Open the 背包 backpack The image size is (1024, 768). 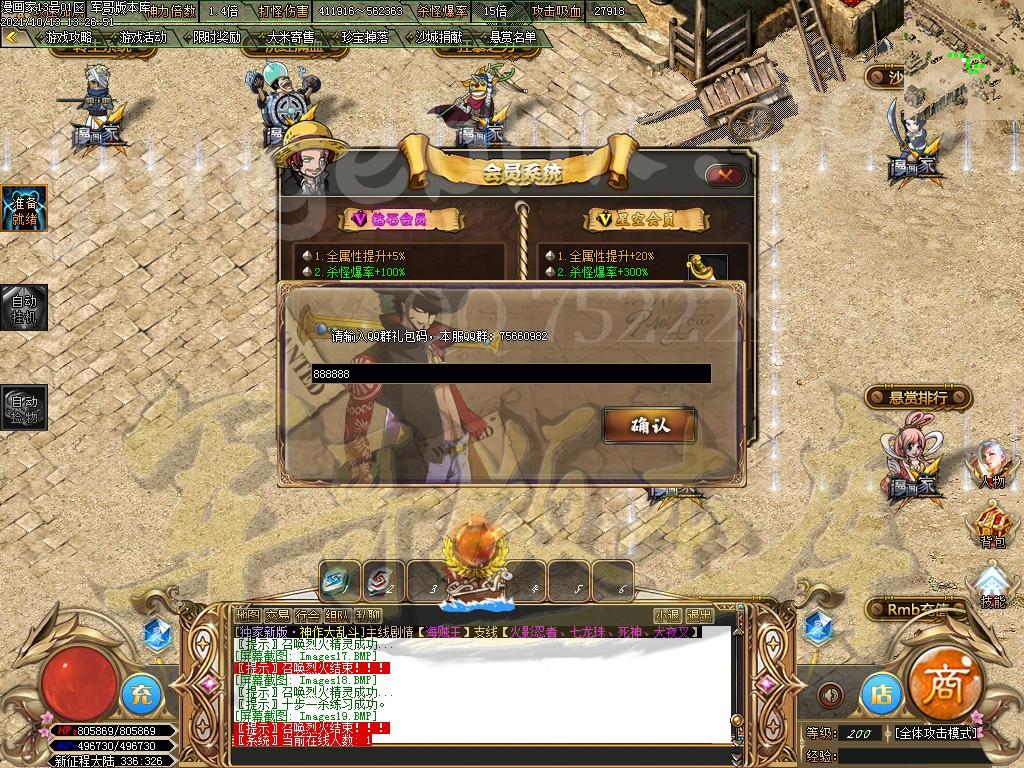click(x=992, y=525)
